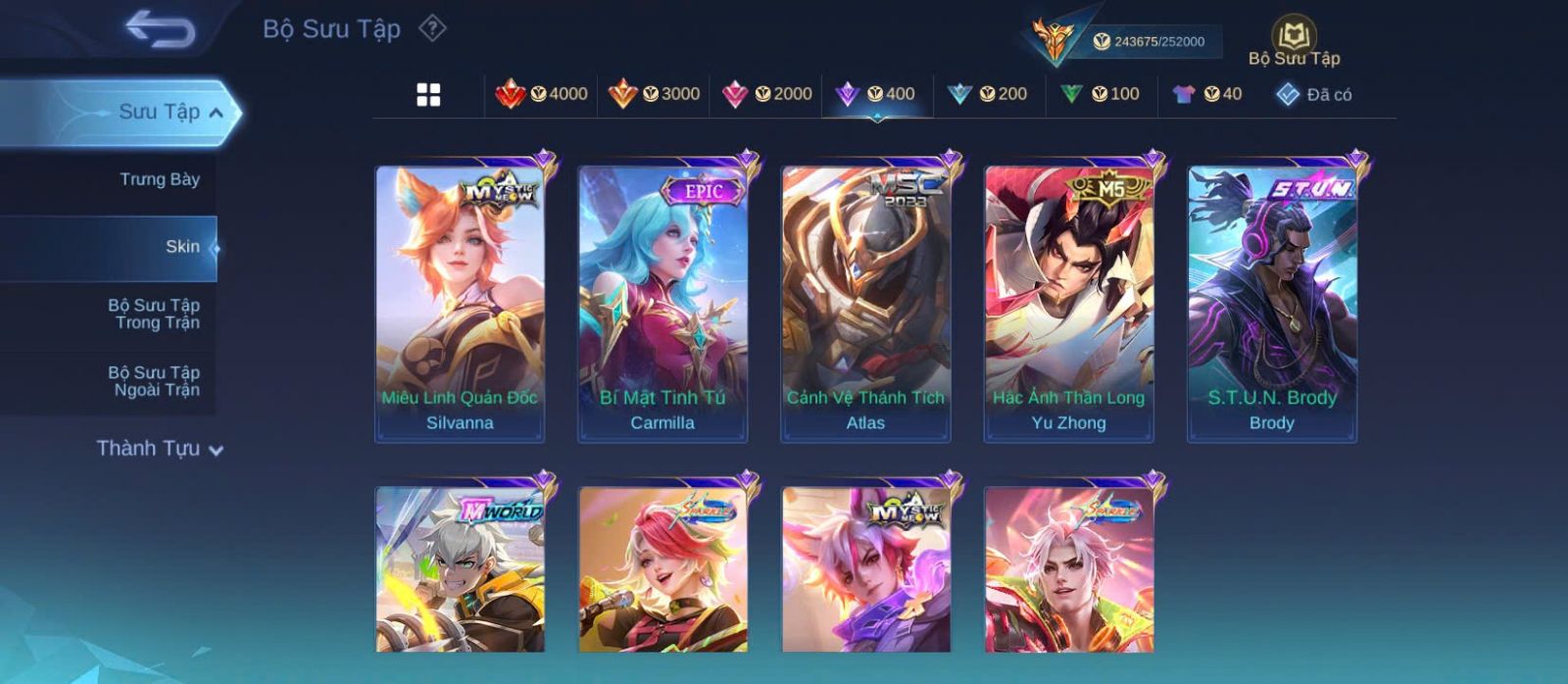
Task: Select the Silvanna Miêu Linh Quân Đốc skin
Action: pos(460,304)
